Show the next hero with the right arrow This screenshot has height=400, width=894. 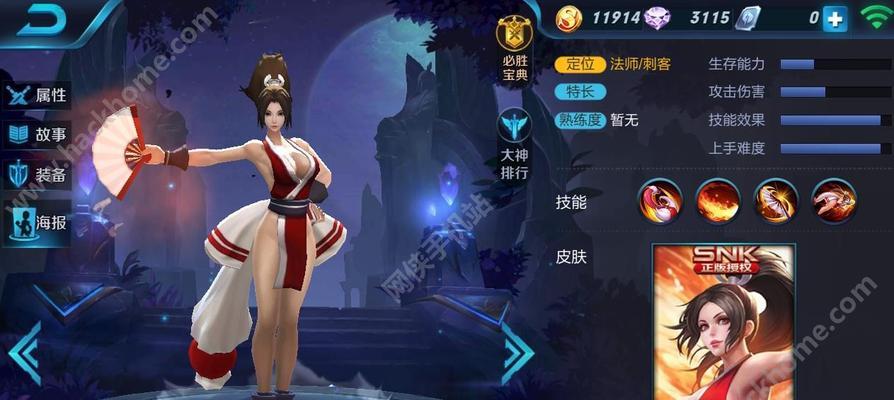[x=518, y=351]
